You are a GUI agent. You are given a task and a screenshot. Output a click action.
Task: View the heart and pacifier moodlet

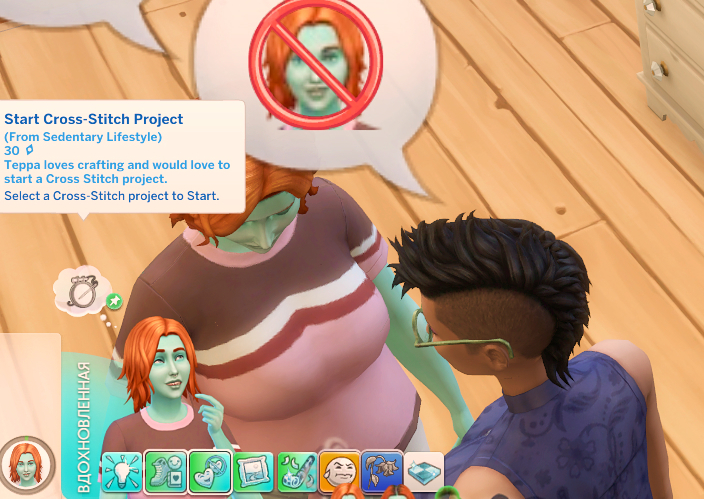[210, 471]
